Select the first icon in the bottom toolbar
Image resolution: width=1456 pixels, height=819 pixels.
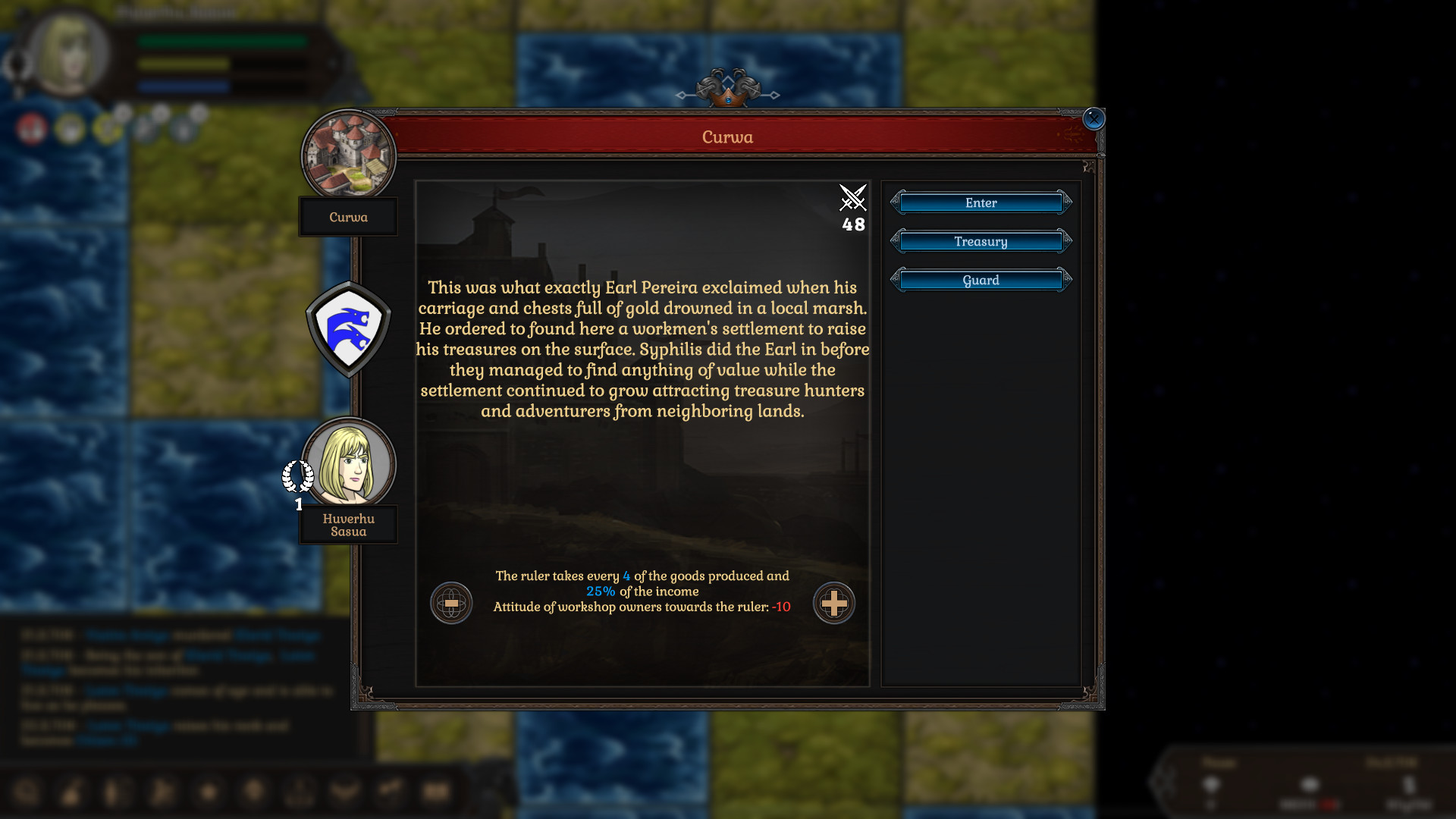point(29,792)
